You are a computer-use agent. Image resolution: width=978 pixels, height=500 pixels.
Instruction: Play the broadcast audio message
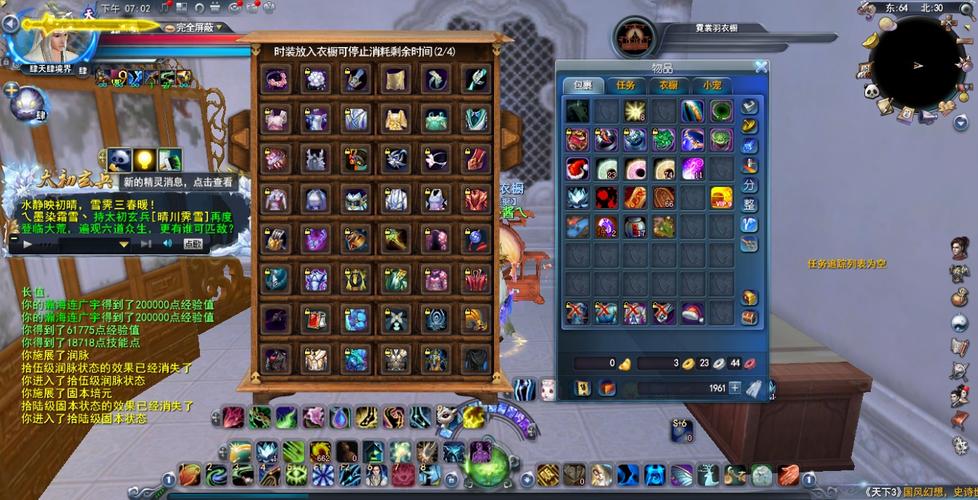(x=28, y=243)
